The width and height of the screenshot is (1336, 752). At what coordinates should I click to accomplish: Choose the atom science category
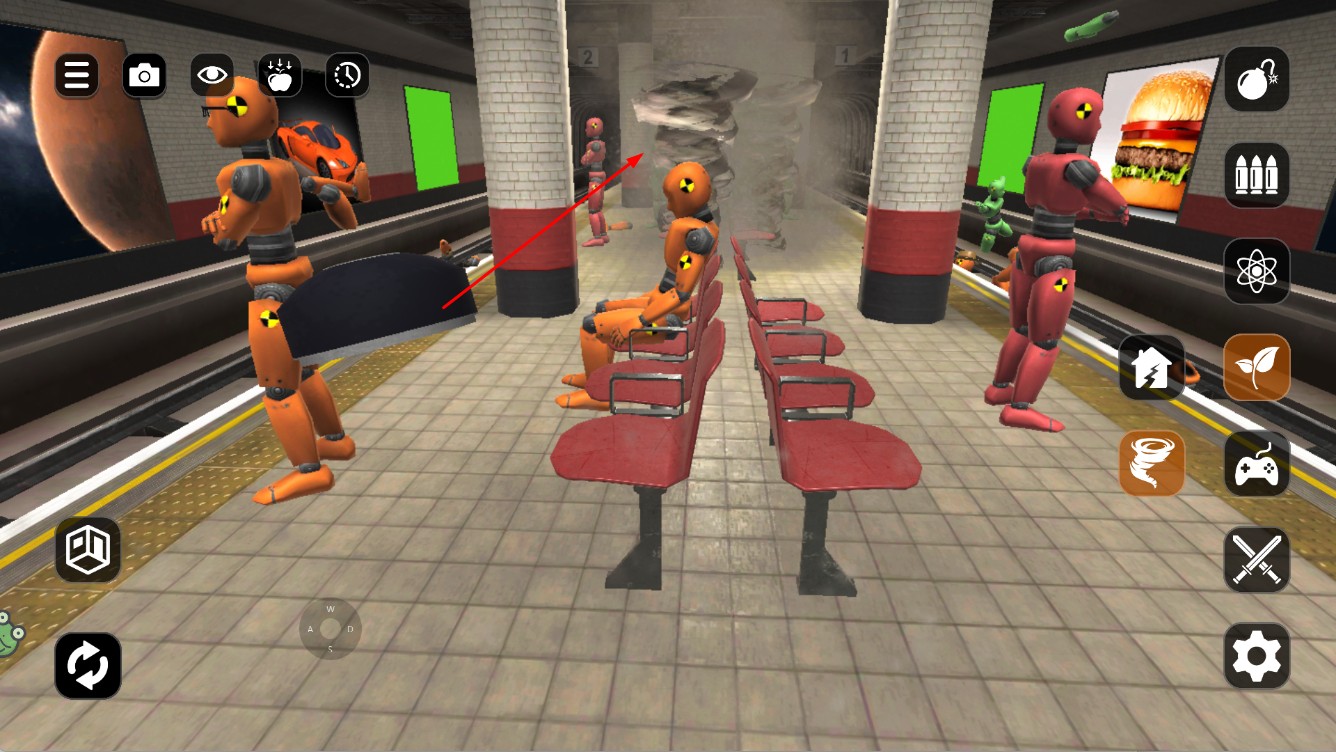pos(1257,271)
